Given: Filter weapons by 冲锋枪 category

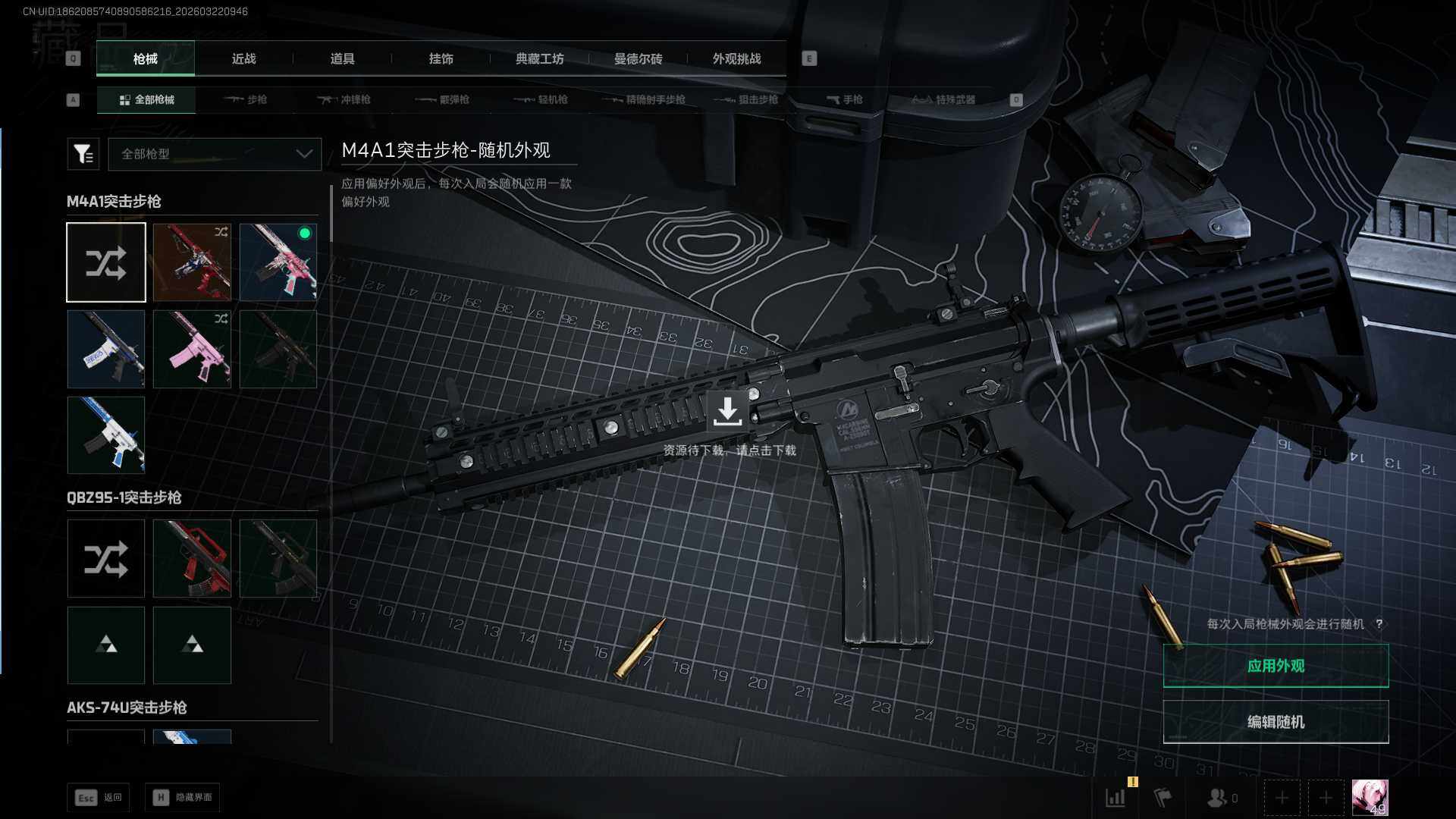Looking at the screenshot, I should pyautogui.click(x=344, y=100).
